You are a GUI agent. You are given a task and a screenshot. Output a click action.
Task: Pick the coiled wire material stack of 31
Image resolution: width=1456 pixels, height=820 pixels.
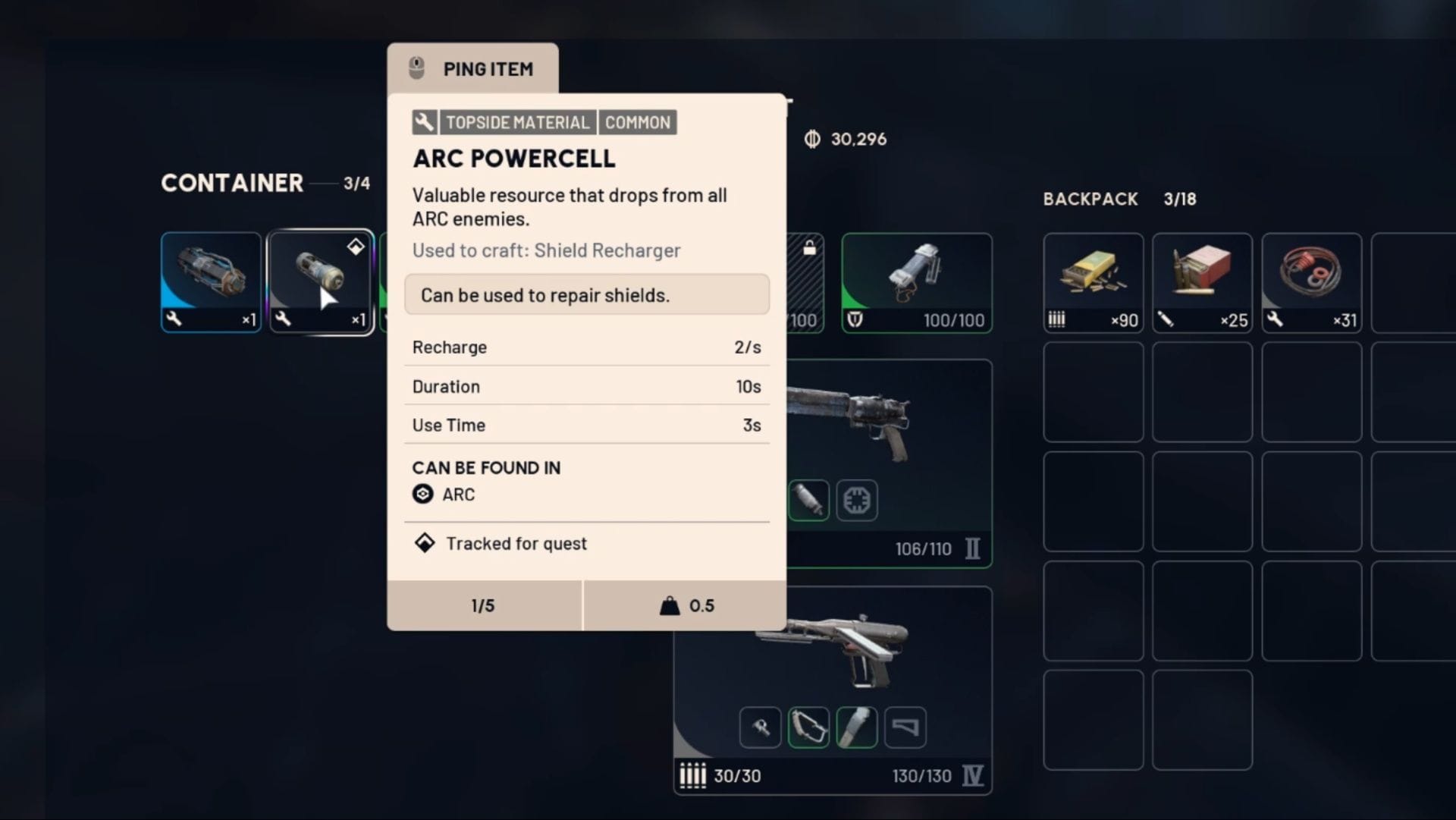tap(1311, 281)
